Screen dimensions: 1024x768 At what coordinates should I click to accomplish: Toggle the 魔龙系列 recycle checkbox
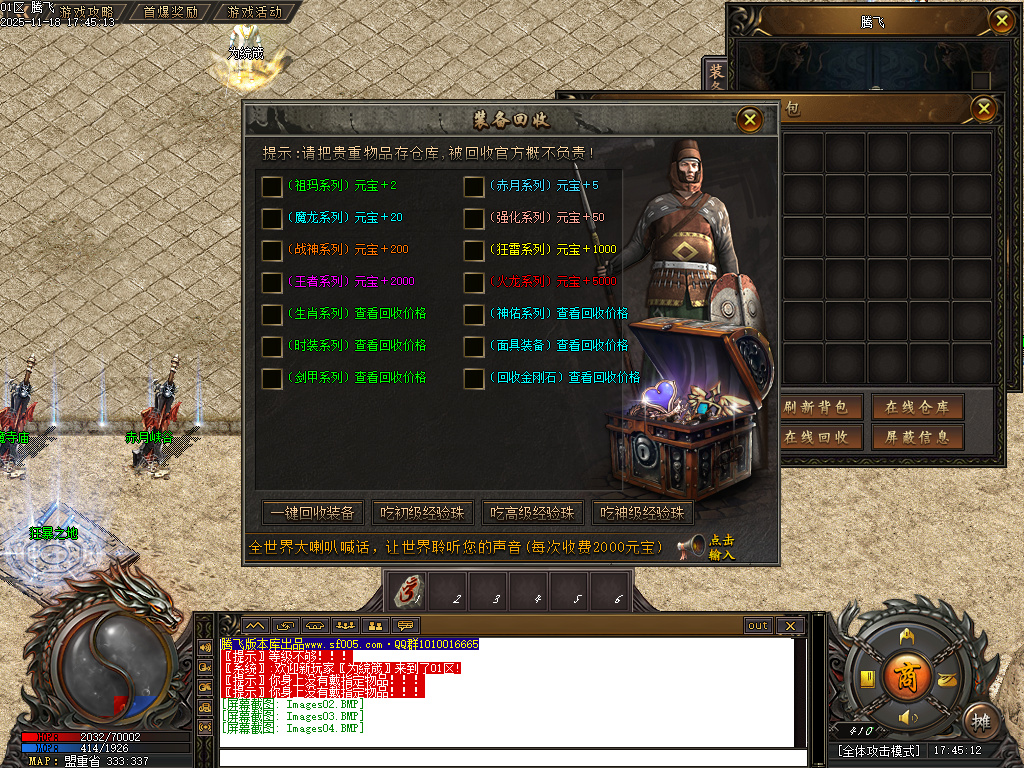[x=271, y=218]
